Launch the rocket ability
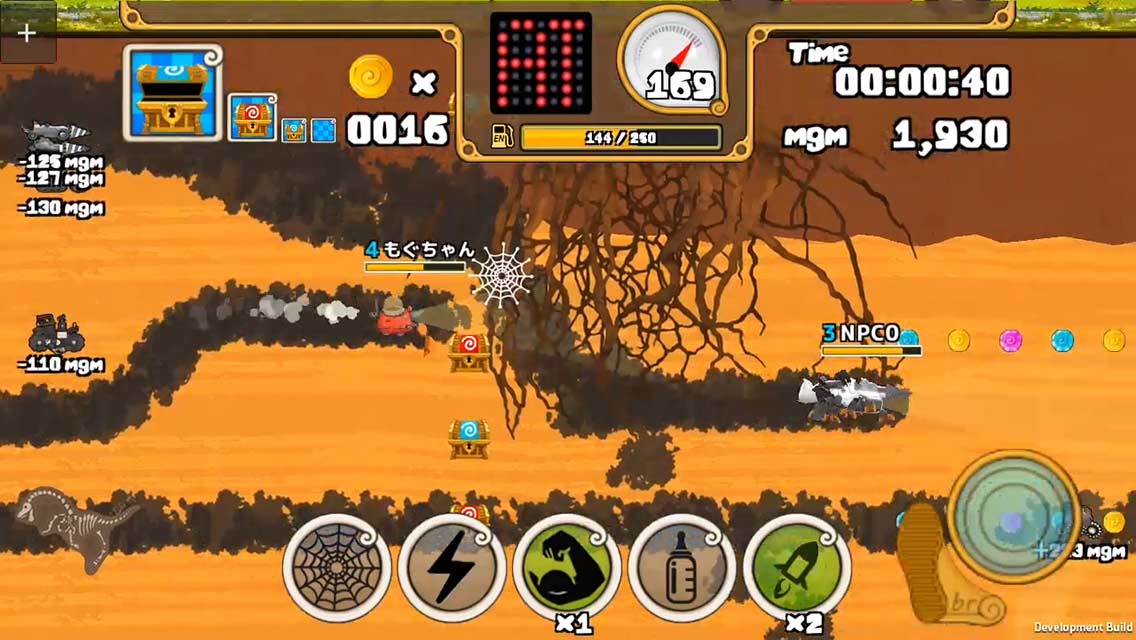 click(x=797, y=566)
